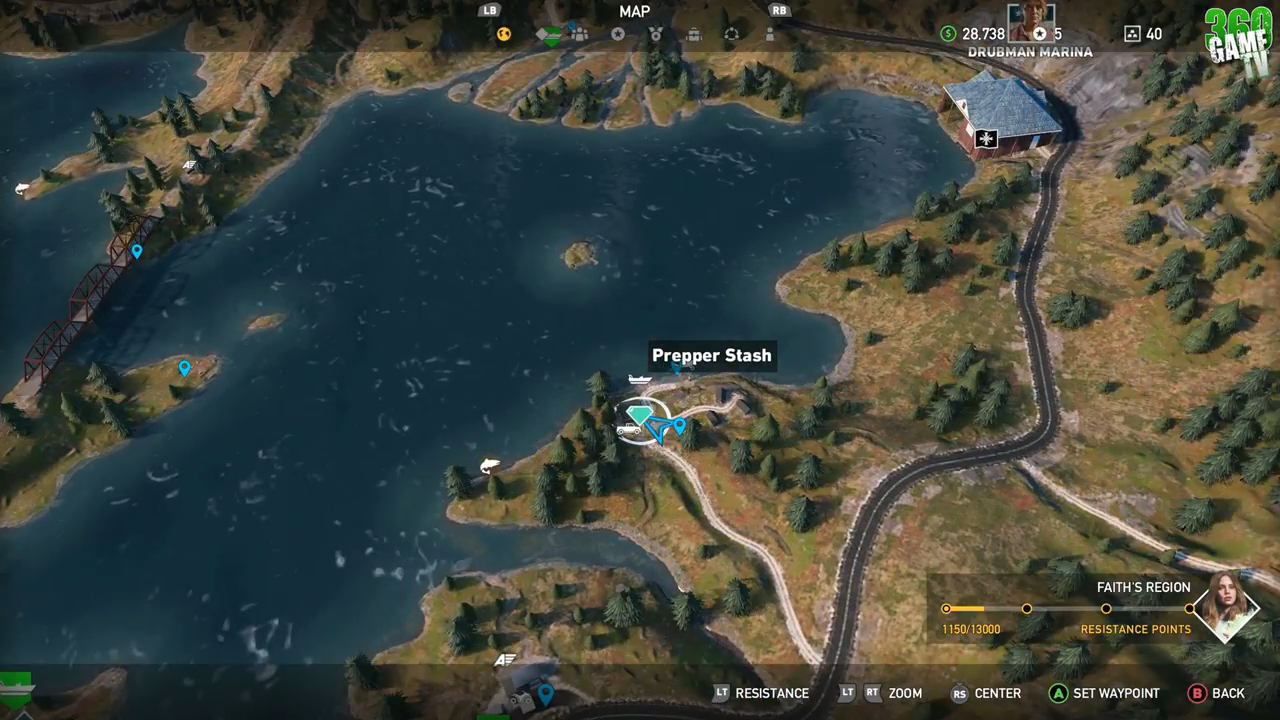
Task: Select the yellow currency coin icon
Action: pos(503,34)
